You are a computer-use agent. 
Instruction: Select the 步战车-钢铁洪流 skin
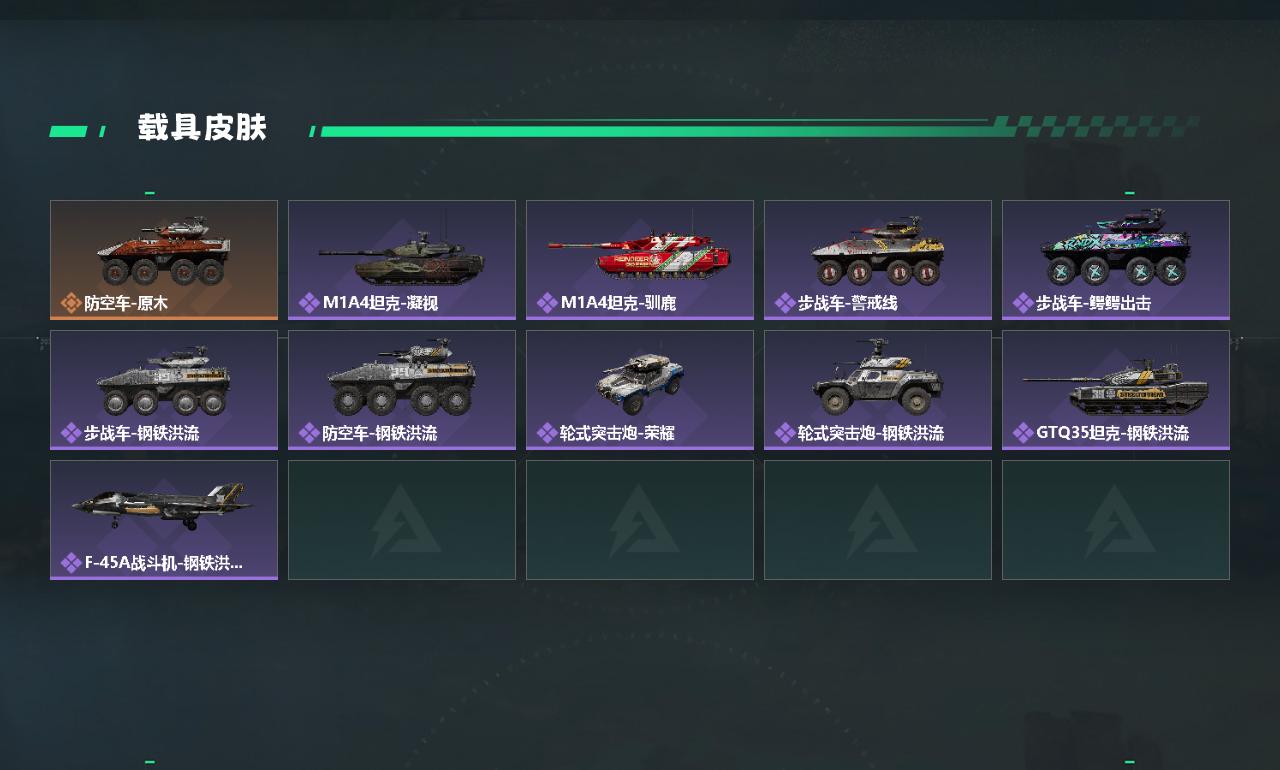click(164, 389)
